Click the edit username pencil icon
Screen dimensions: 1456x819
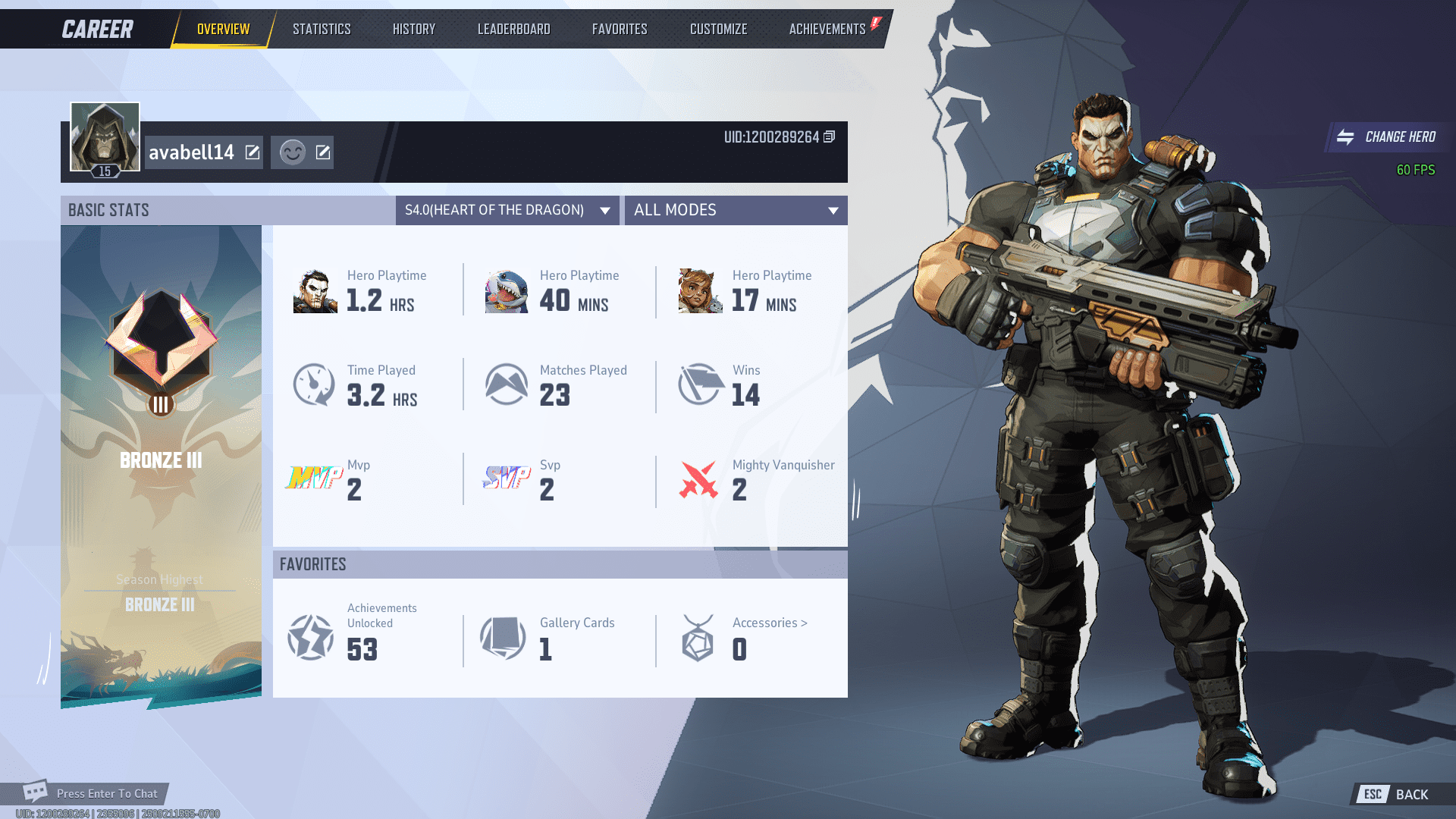point(251,152)
